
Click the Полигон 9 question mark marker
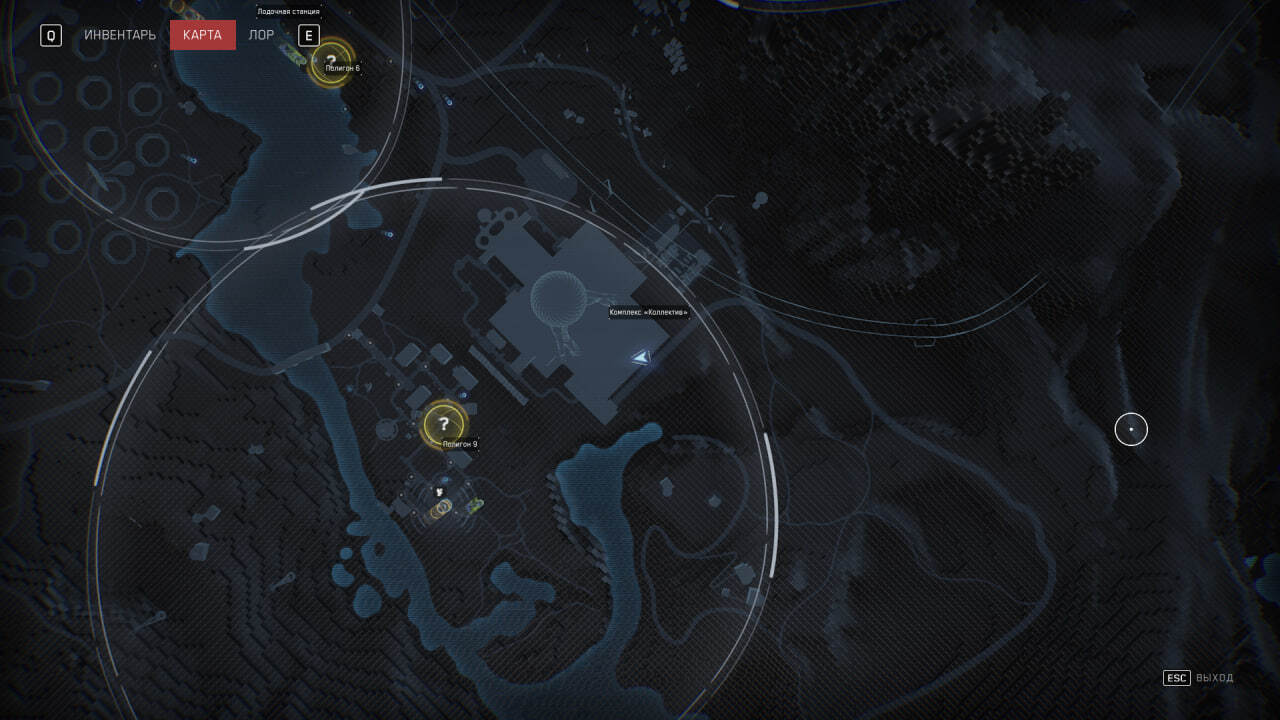[x=444, y=424]
